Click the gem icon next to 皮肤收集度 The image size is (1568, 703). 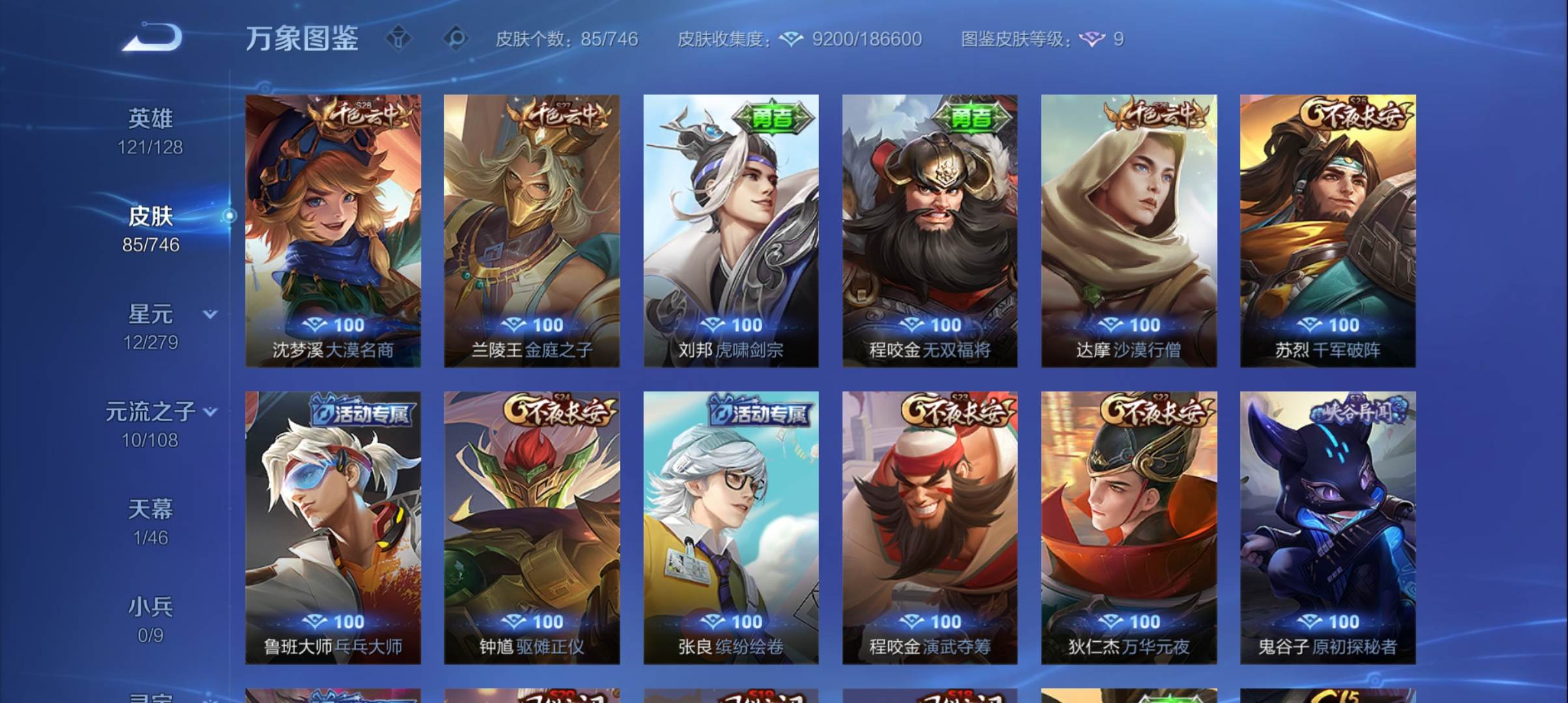click(x=790, y=39)
